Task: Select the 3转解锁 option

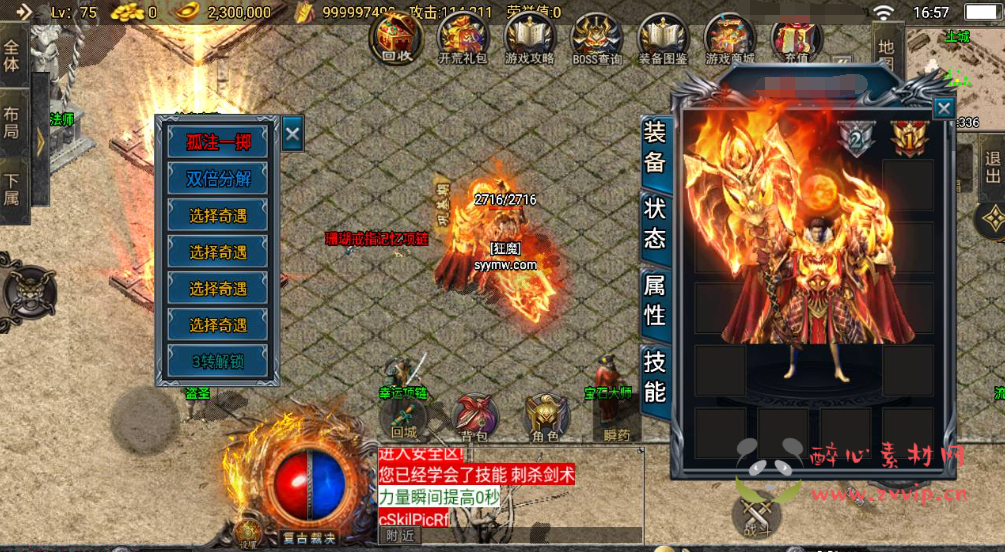Action: 218,361
